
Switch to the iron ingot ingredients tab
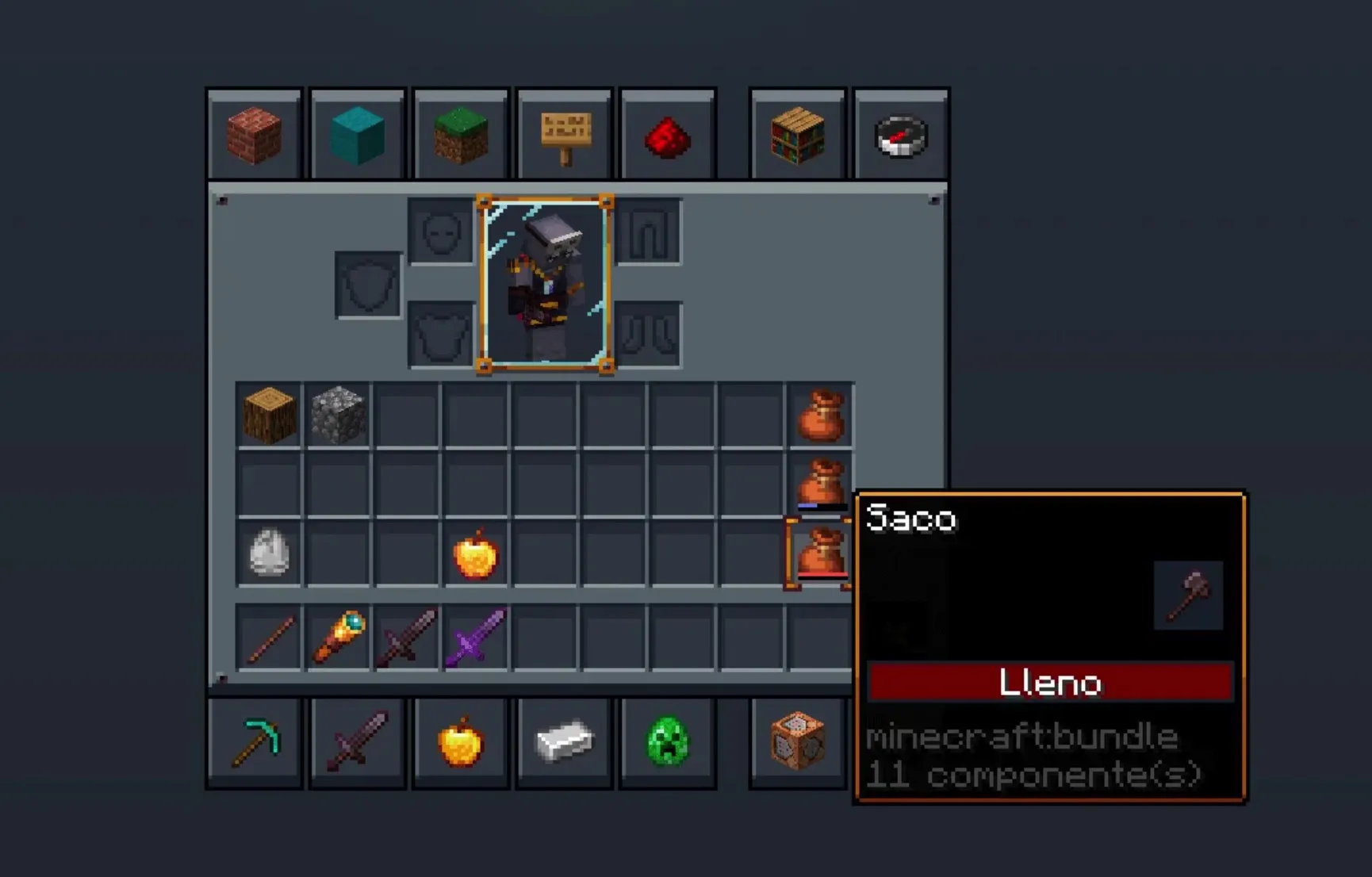pos(565,742)
